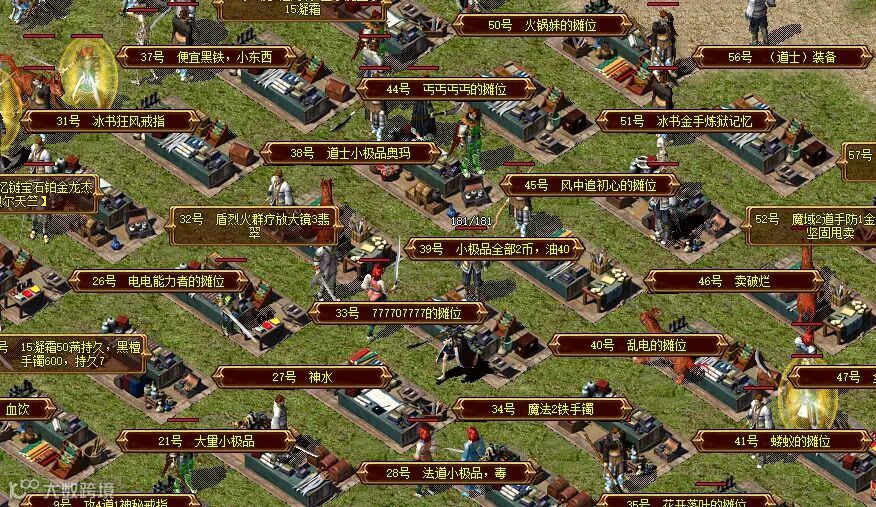Browse stall 28号 法道小极品，毒
Image resolution: width=876 pixels, height=507 pixels.
click(x=446, y=473)
